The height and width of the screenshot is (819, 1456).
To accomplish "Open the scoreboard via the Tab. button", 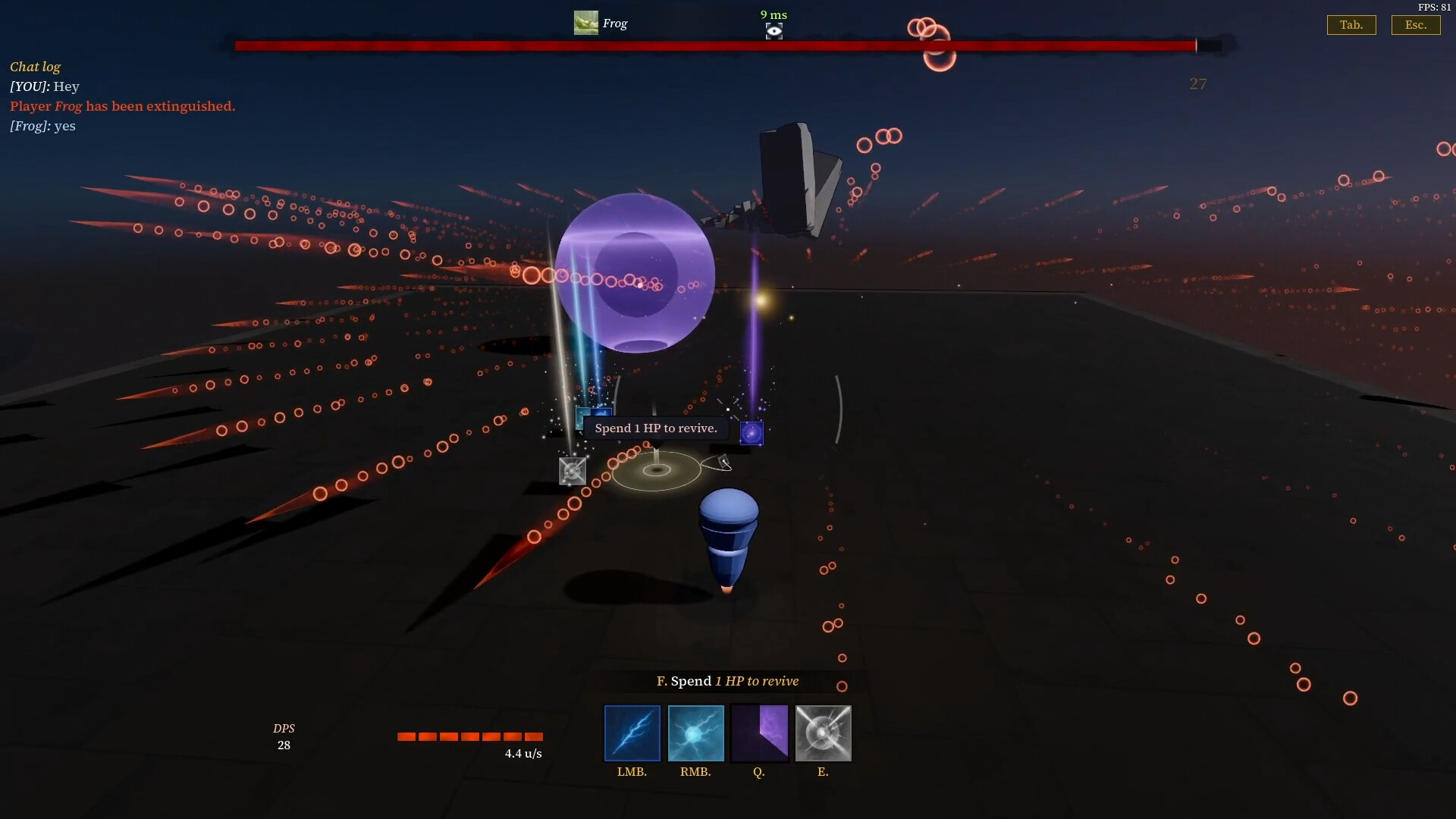I will 1351,24.
